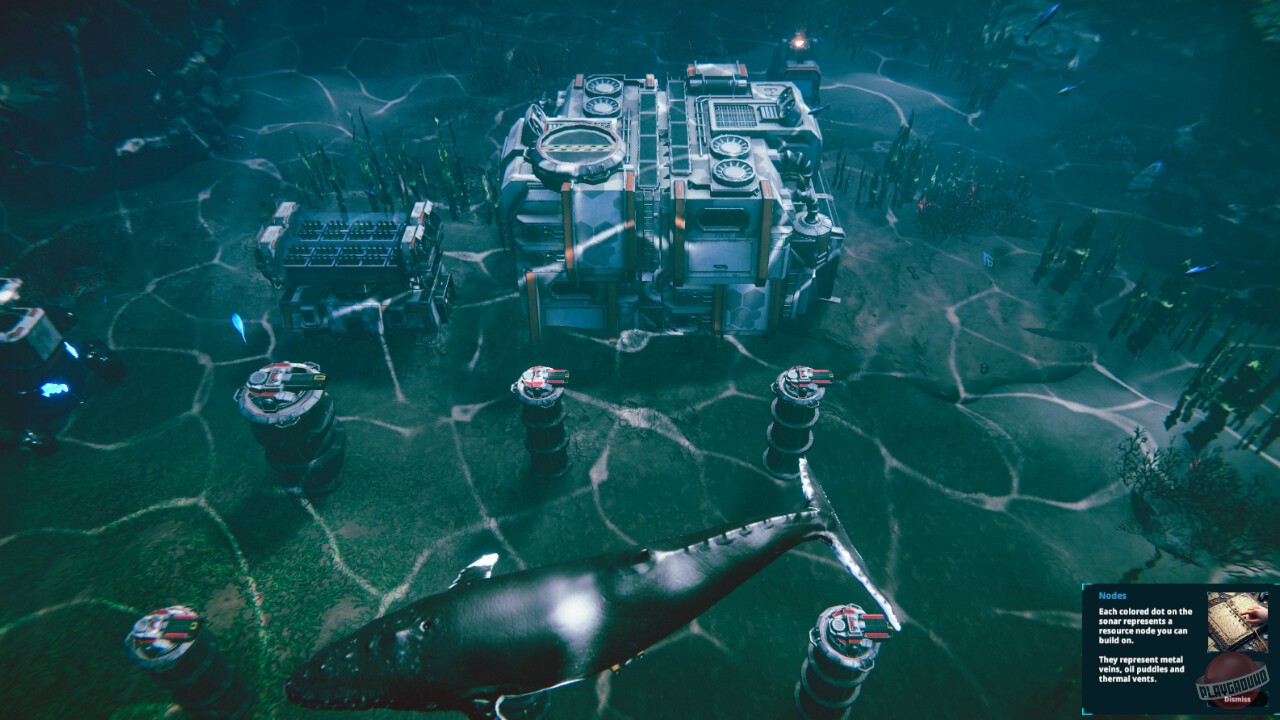Click the turret near the bottom right
This screenshot has width=1280, height=720.
tap(845, 630)
